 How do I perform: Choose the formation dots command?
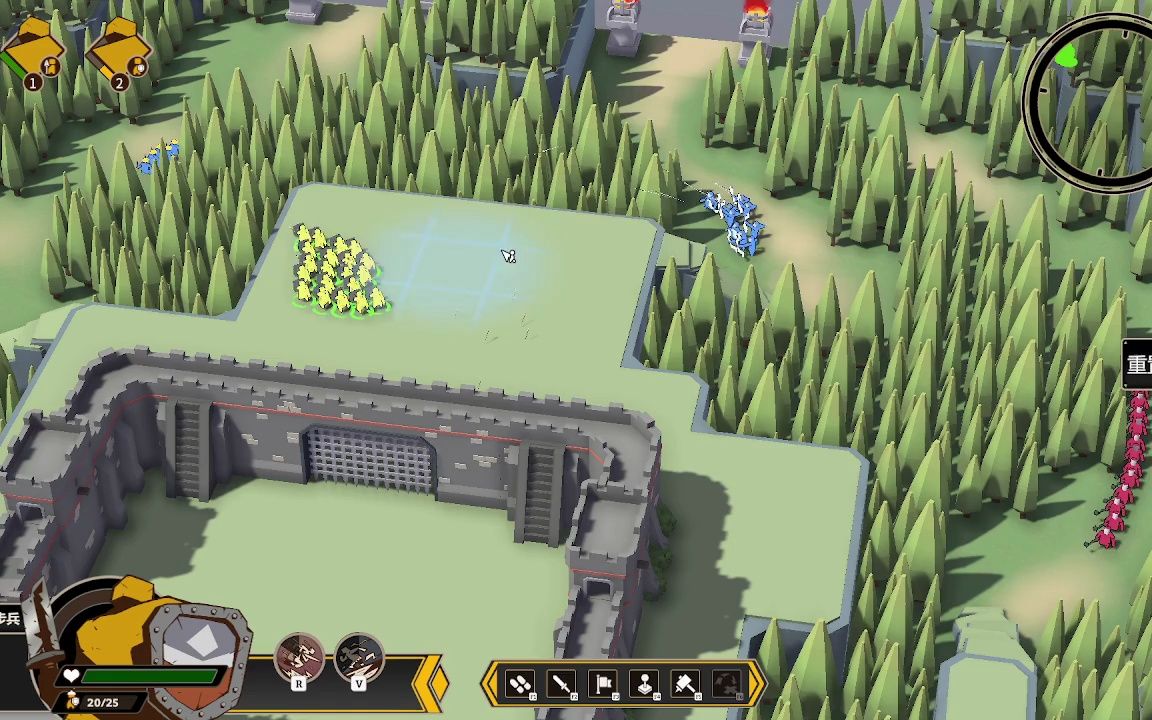(x=521, y=684)
